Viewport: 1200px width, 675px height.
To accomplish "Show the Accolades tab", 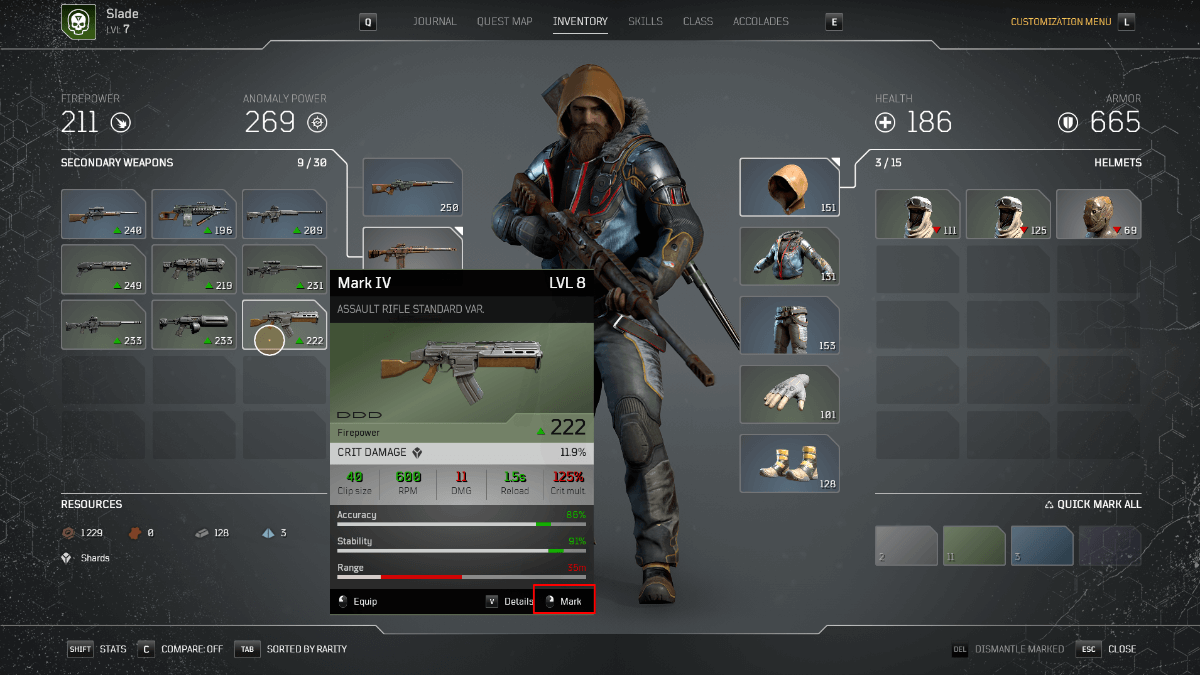I will 760,21.
